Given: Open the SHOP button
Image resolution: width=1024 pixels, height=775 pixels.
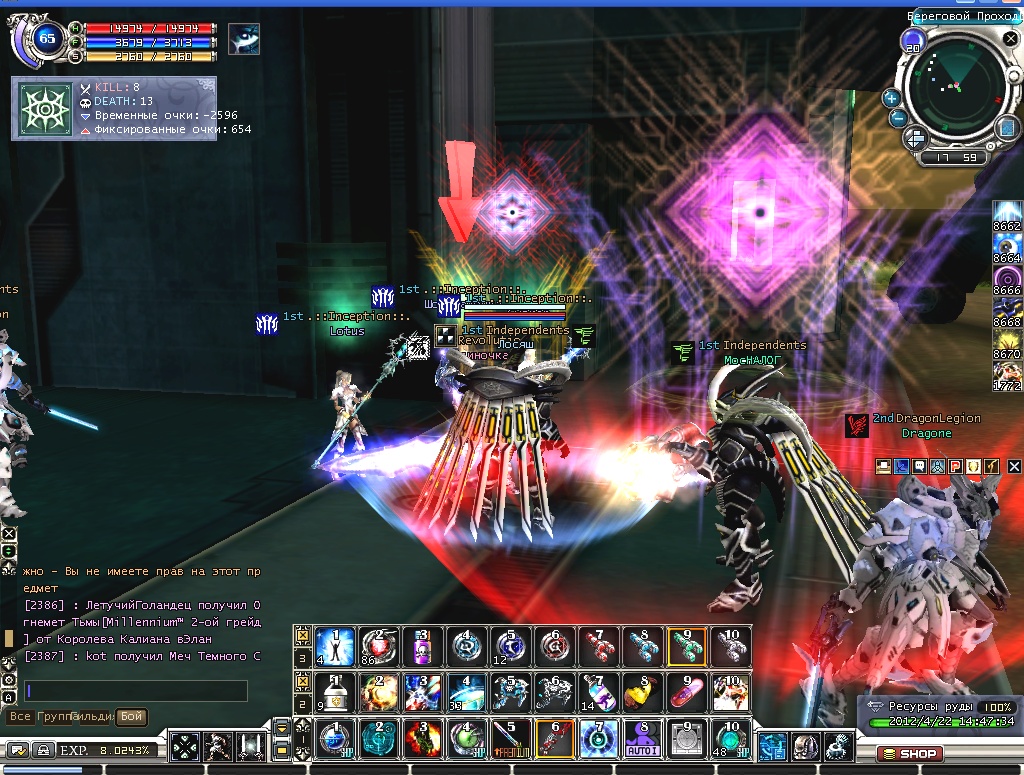Looking at the screenshot, I should (909, 753).
